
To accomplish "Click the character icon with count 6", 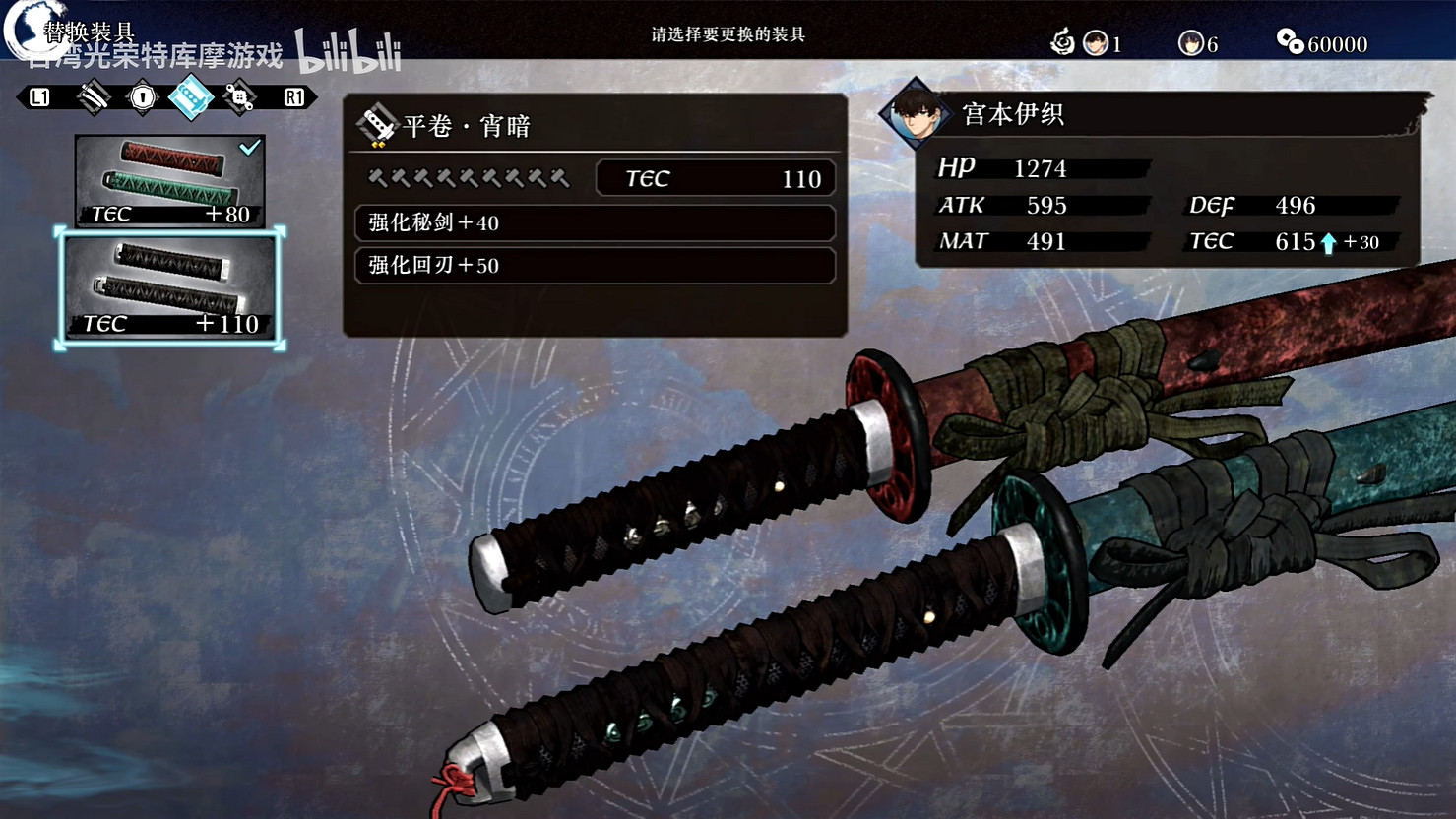I will pyautogui.click(x=1192, y=43).
